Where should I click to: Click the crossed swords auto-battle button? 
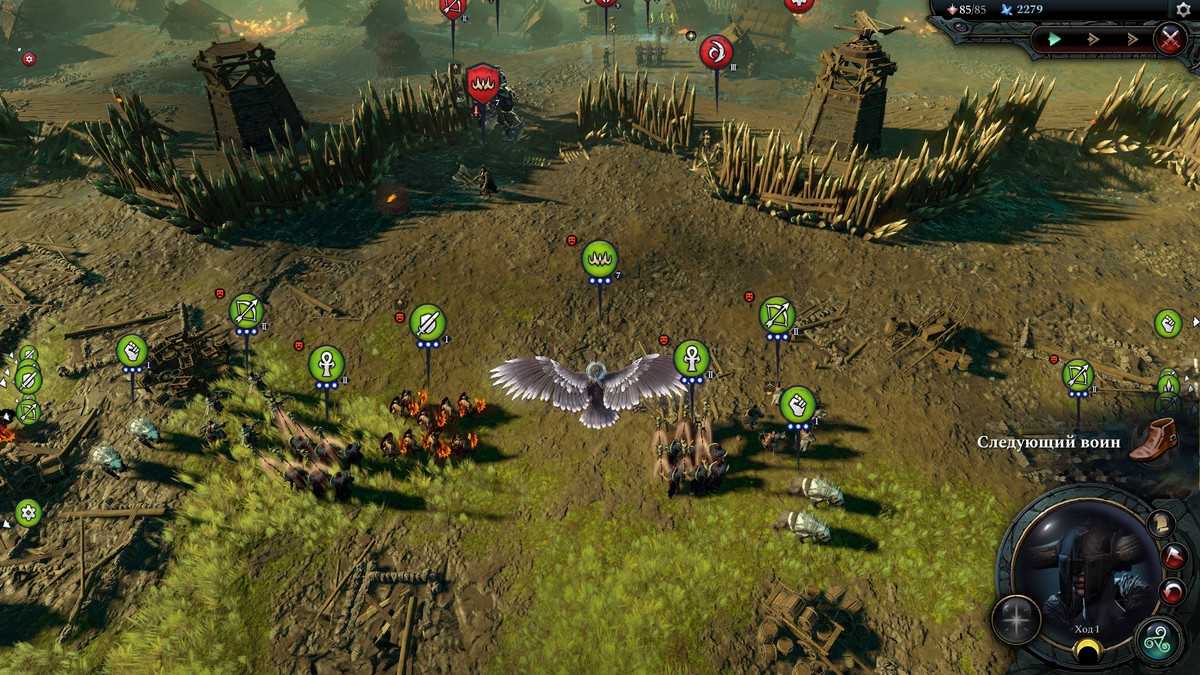pos(1170,40)
